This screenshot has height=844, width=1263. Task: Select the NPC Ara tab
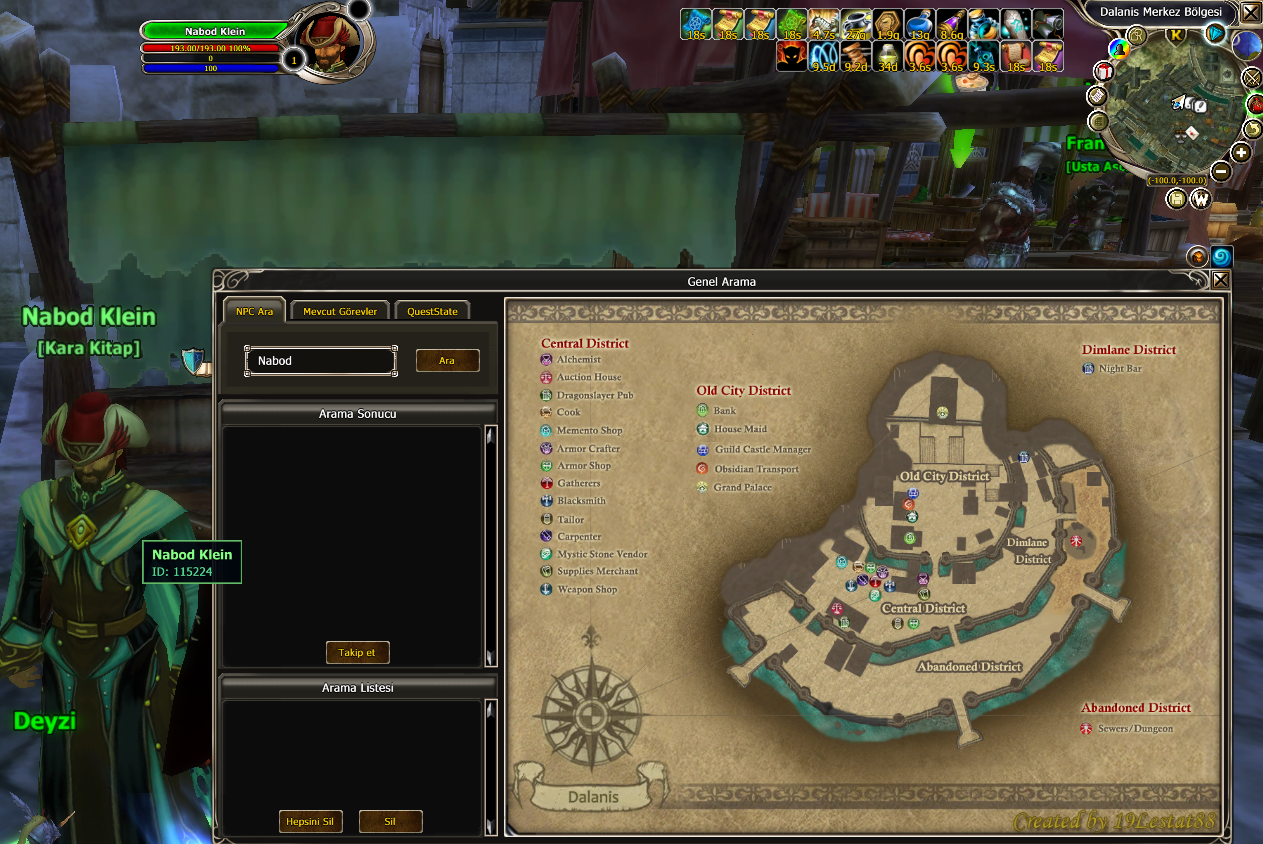[254, 311]
